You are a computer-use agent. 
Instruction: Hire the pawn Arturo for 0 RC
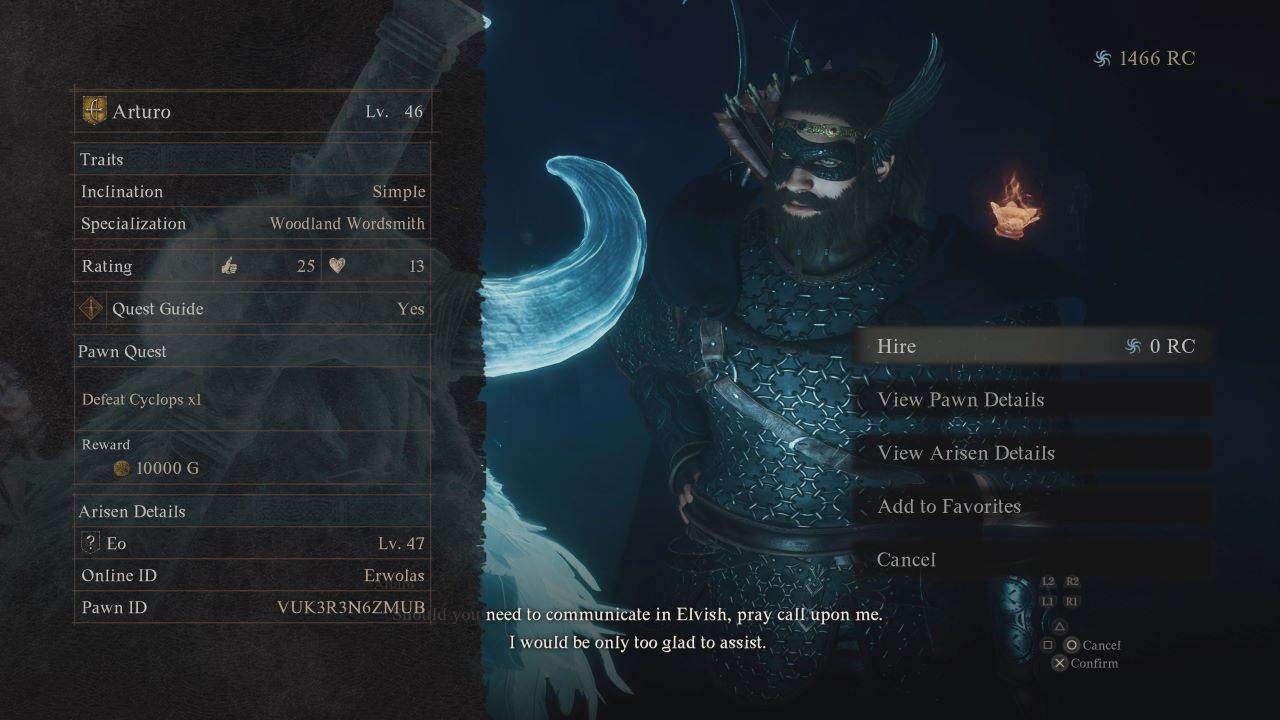coord(1030,346)
